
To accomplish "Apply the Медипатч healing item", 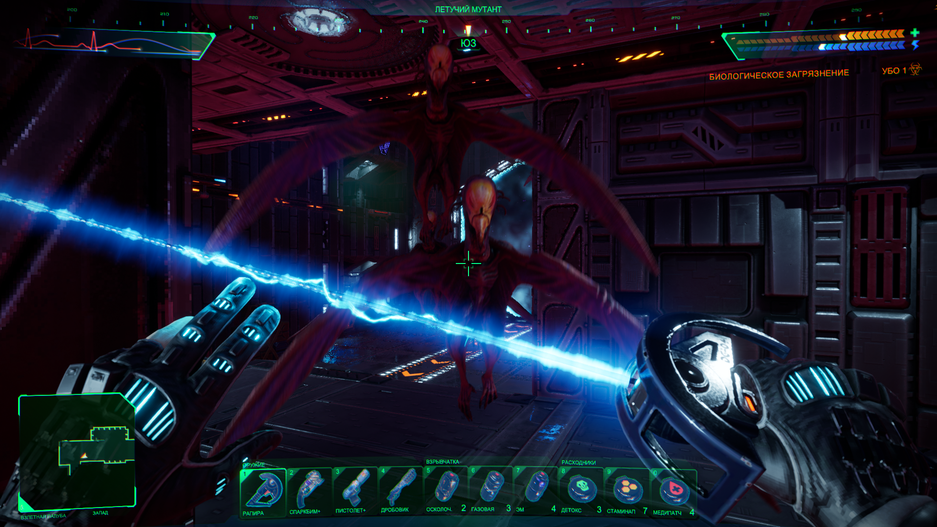I will (672, 490).
